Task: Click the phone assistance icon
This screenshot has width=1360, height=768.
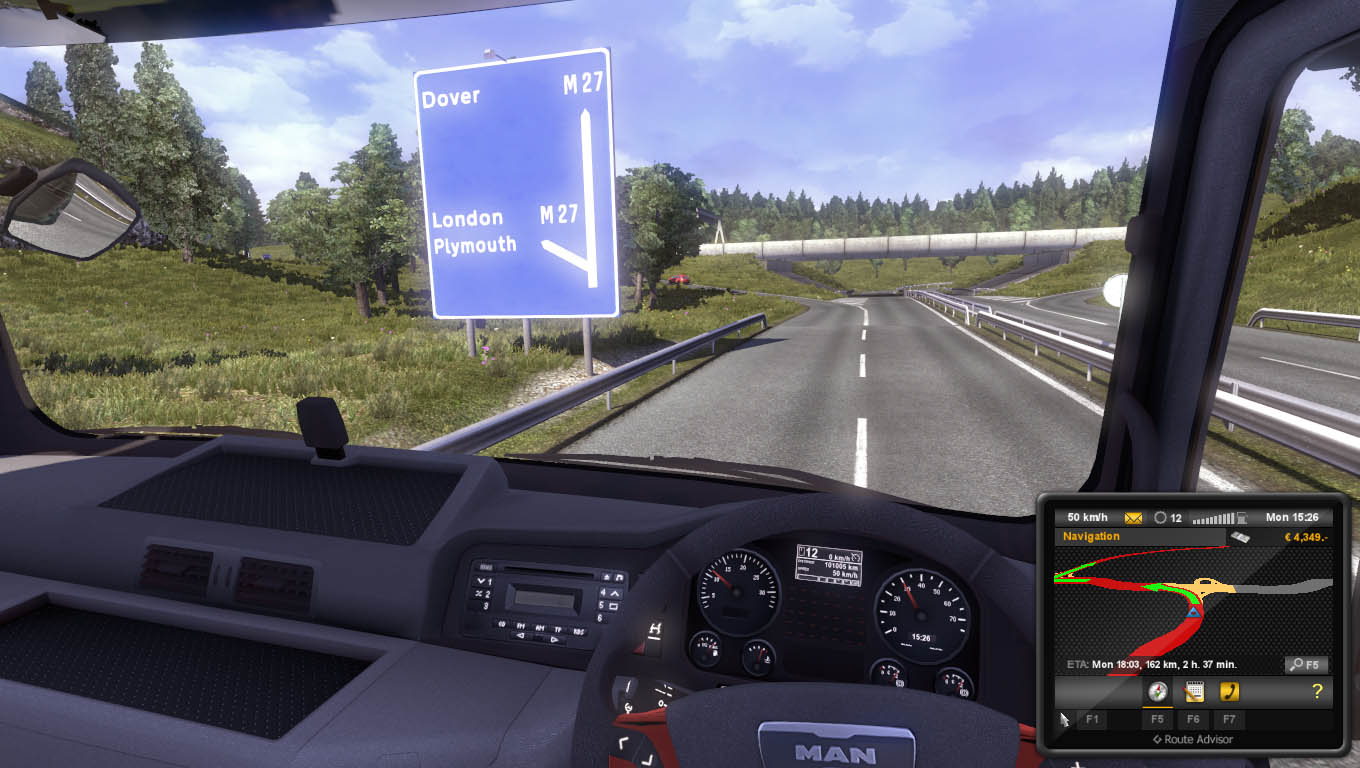Action: 1230,691
